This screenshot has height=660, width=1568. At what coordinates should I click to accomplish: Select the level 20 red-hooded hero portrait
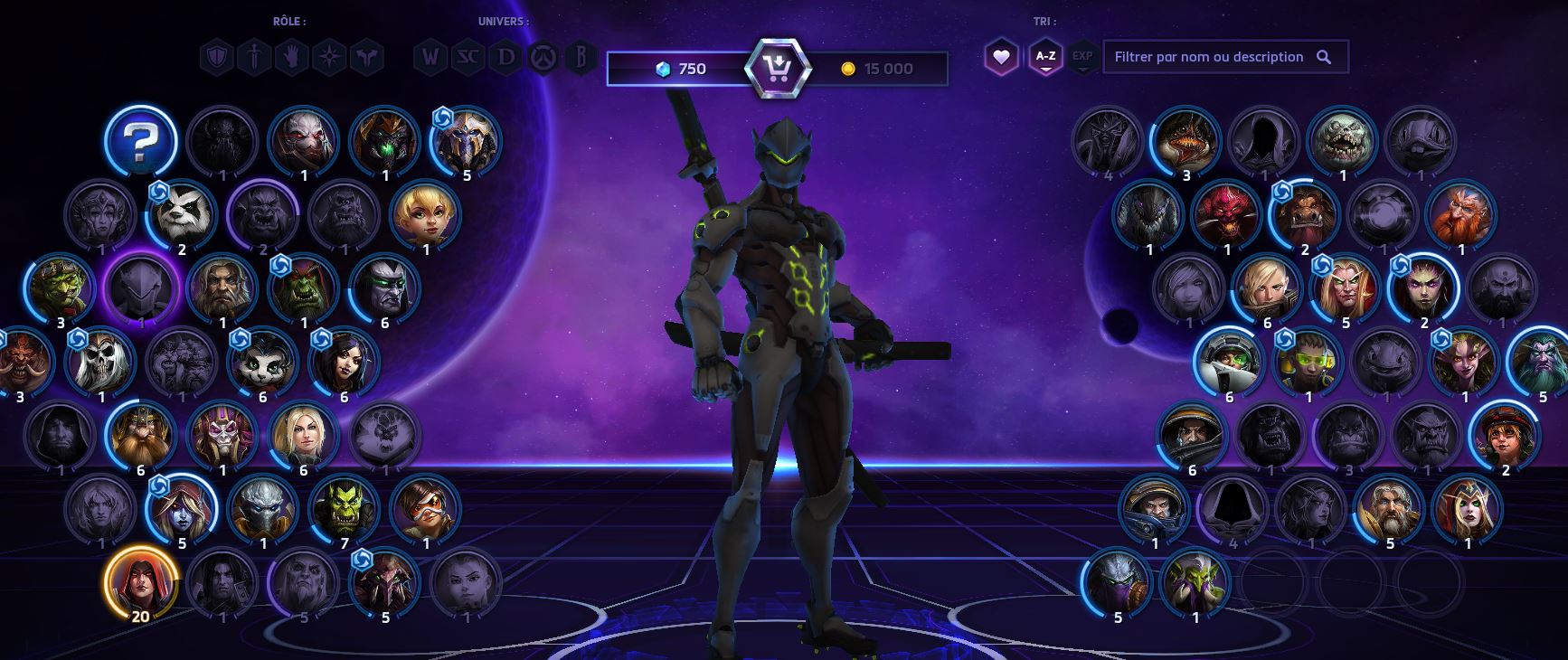[140, 581]
